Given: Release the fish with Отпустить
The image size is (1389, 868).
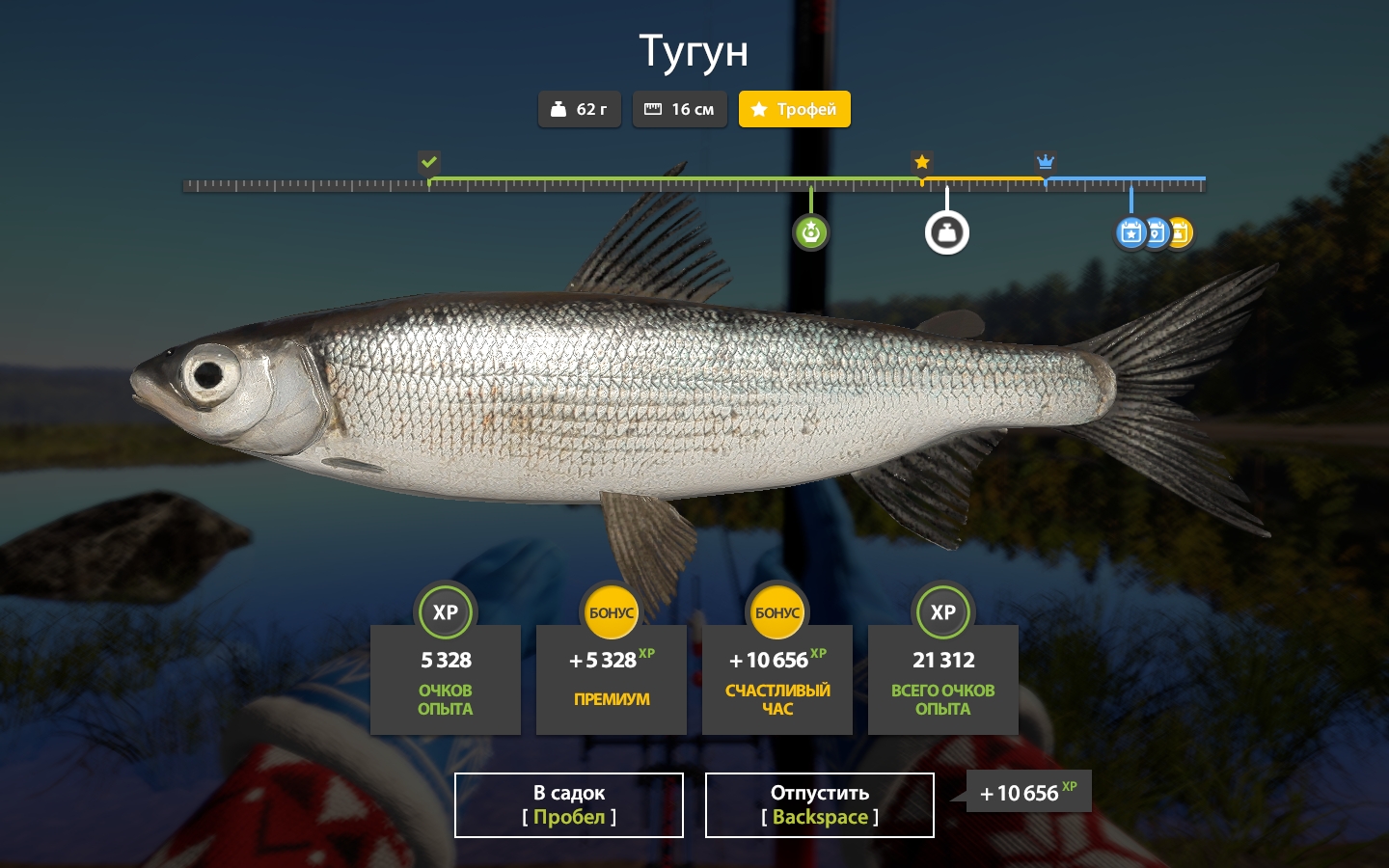Looking at the screenshot, I should [820, 804].
